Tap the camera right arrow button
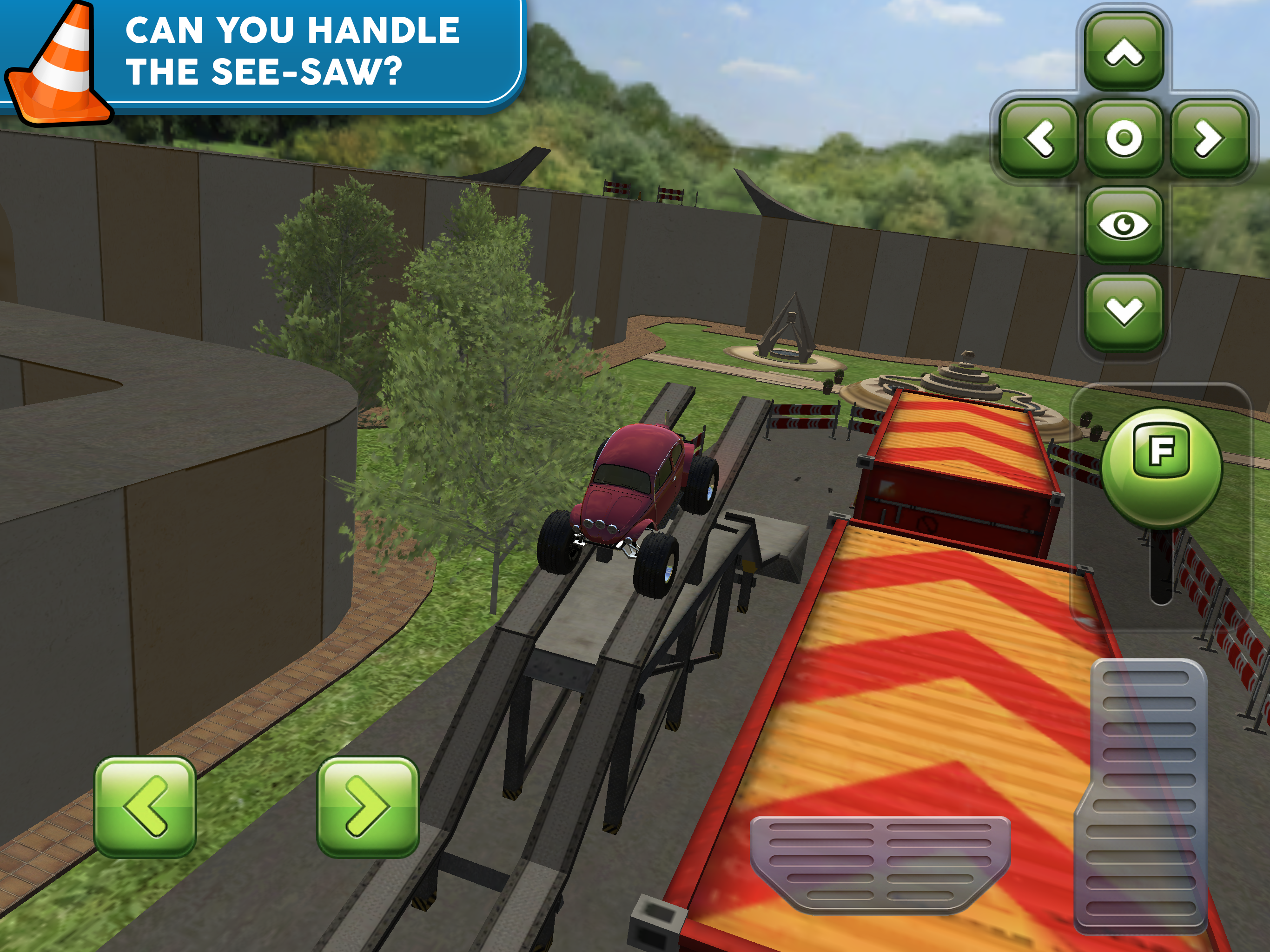This screenshot has width=1270, height=952. pos(1209,138)
